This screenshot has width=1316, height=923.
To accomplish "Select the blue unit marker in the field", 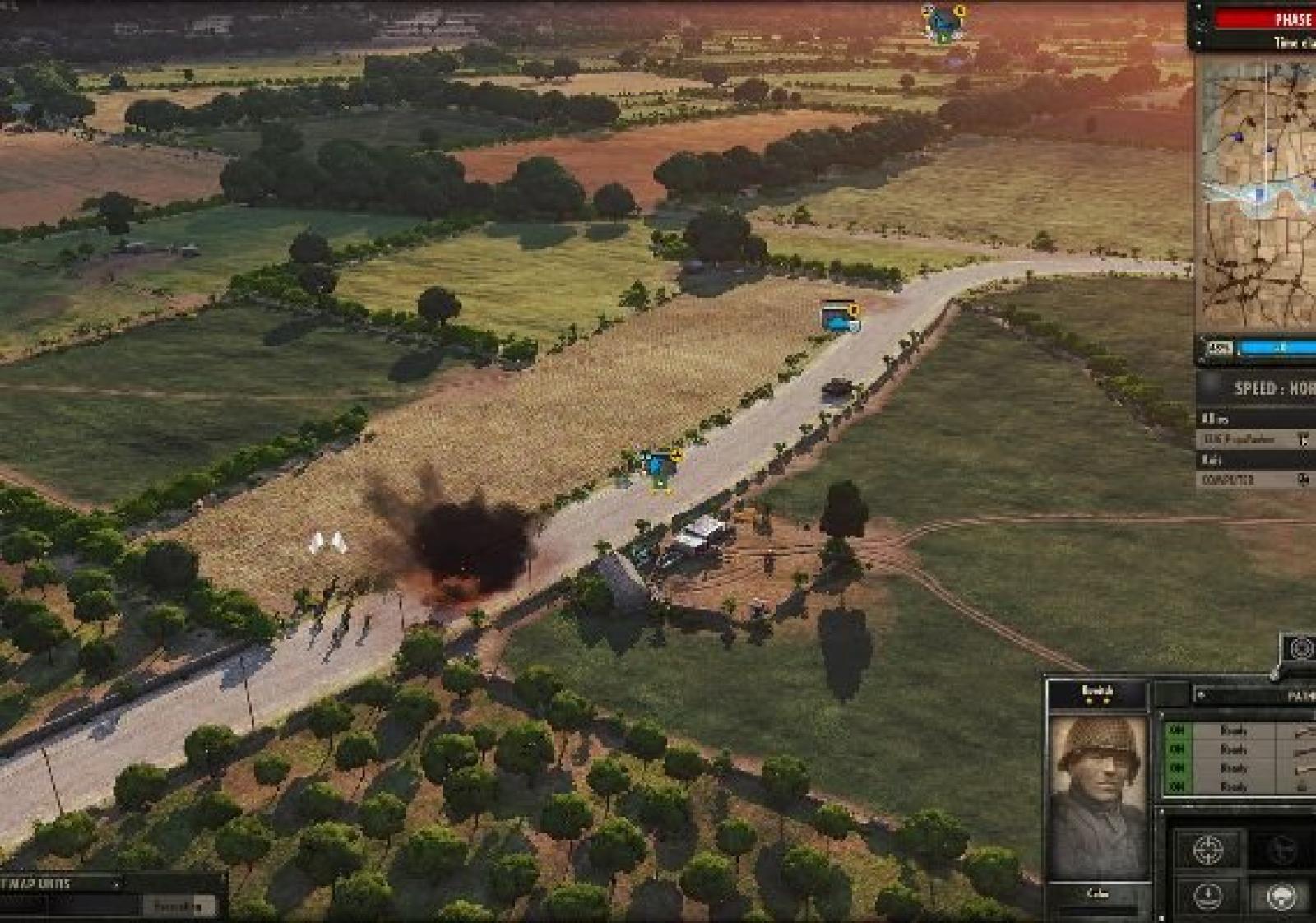I will coord(840,318).
